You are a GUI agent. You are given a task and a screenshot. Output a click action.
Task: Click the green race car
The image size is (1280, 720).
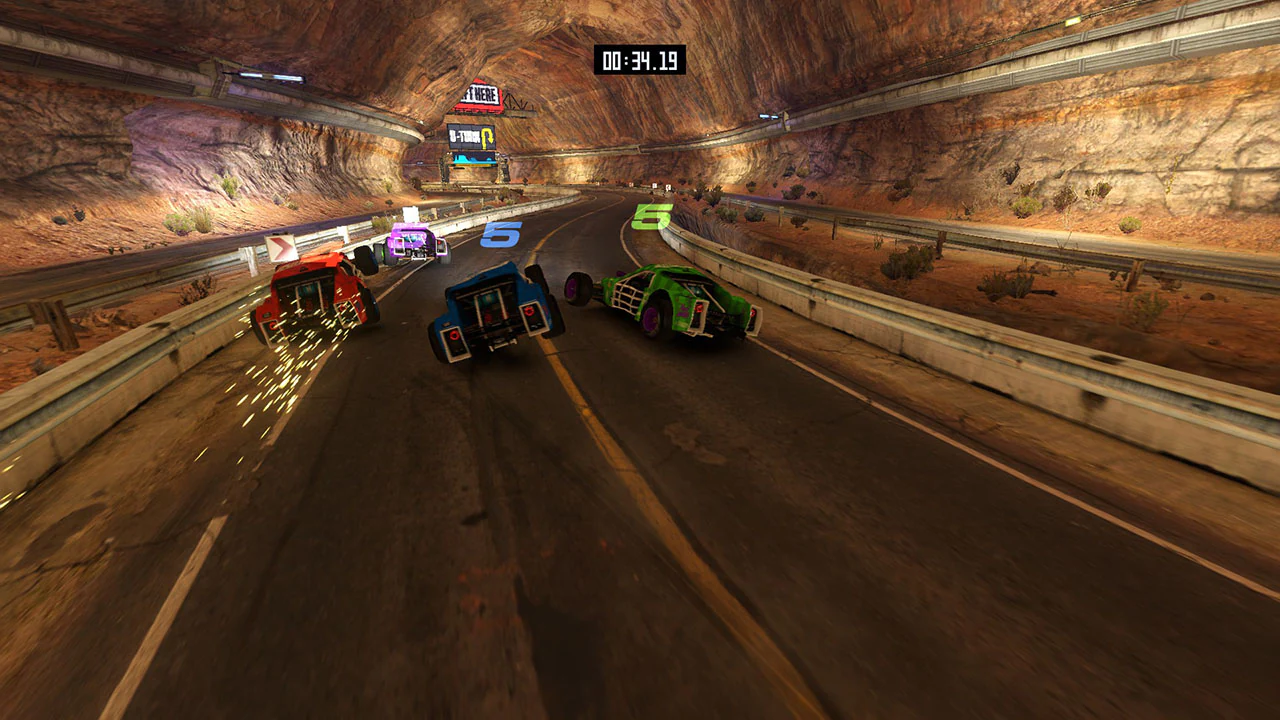tap(668, 300)
